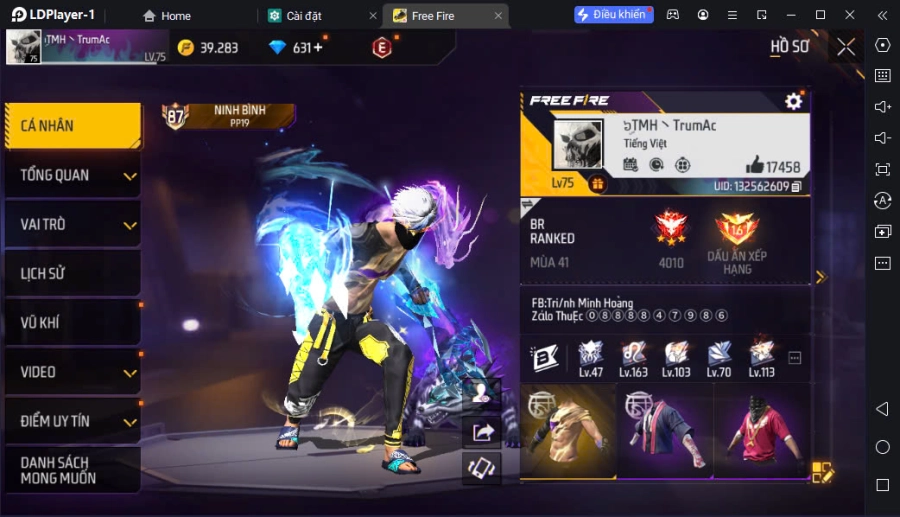Open DANH SÁCH MONG MUỐN wishlist
The width and height of the screenshot is (900, 517).
pyautogui.click(x=70, y=470)
